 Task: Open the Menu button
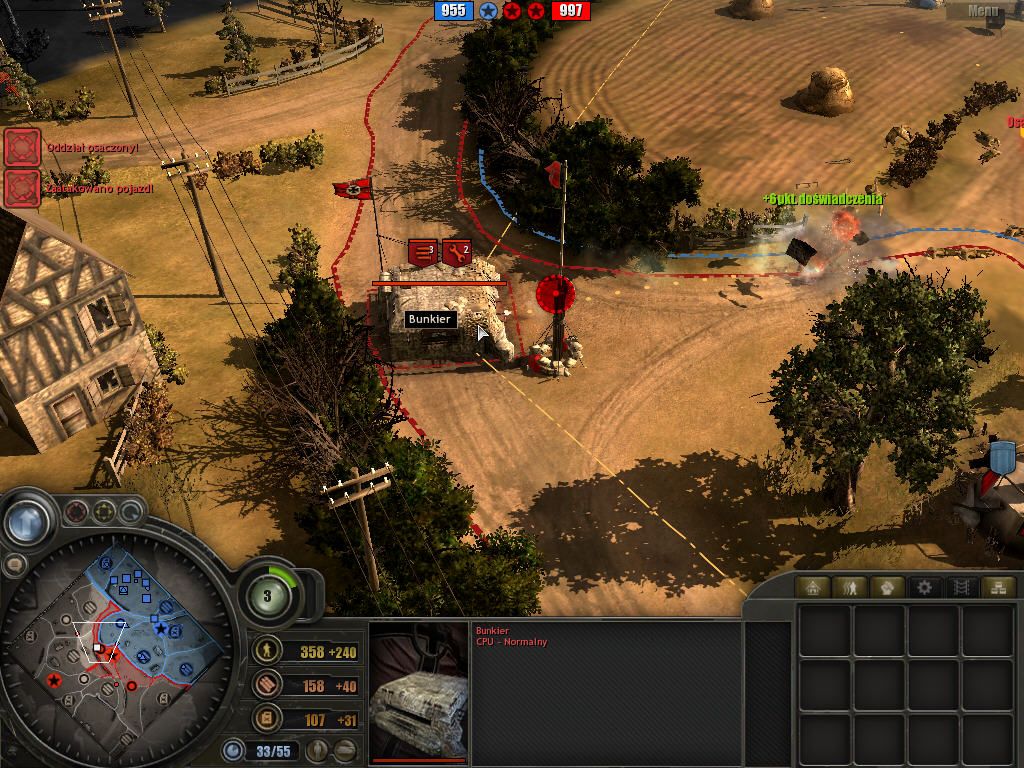(983, 11)
